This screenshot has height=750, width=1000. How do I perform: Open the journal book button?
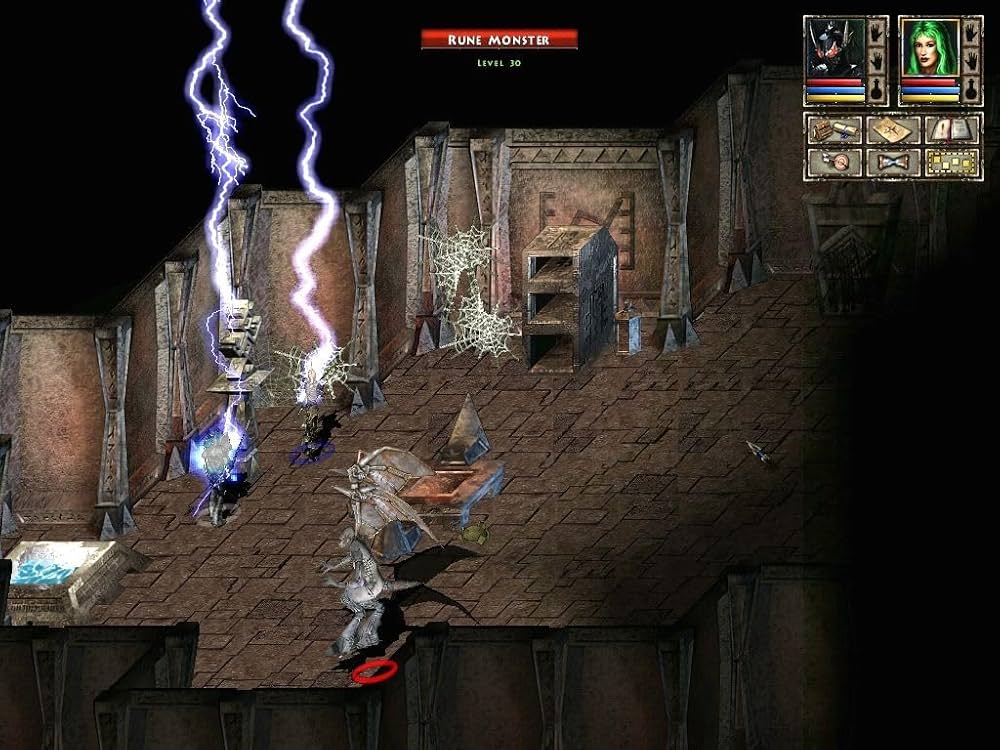click(x=952, y=130)
